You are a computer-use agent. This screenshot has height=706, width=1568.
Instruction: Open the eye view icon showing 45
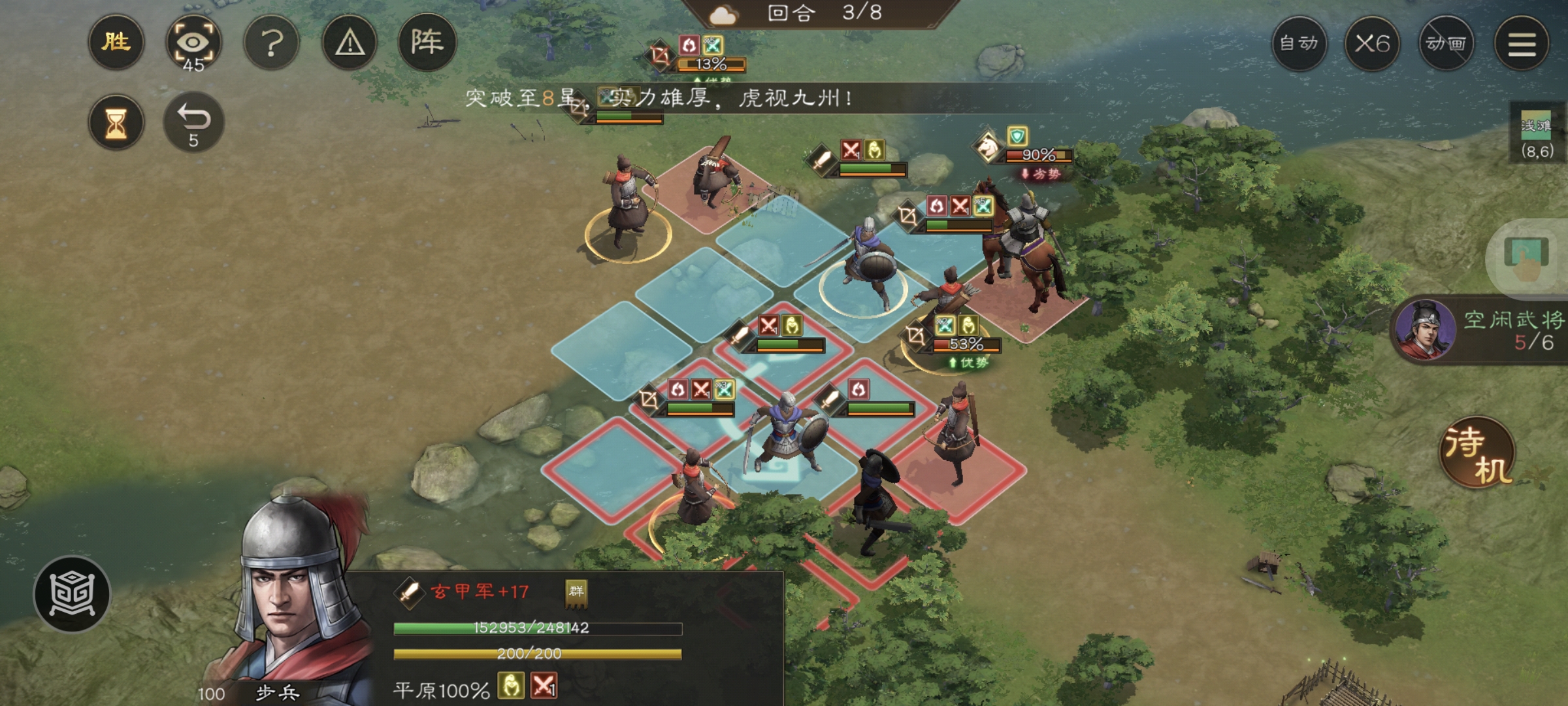click(194, 43)
